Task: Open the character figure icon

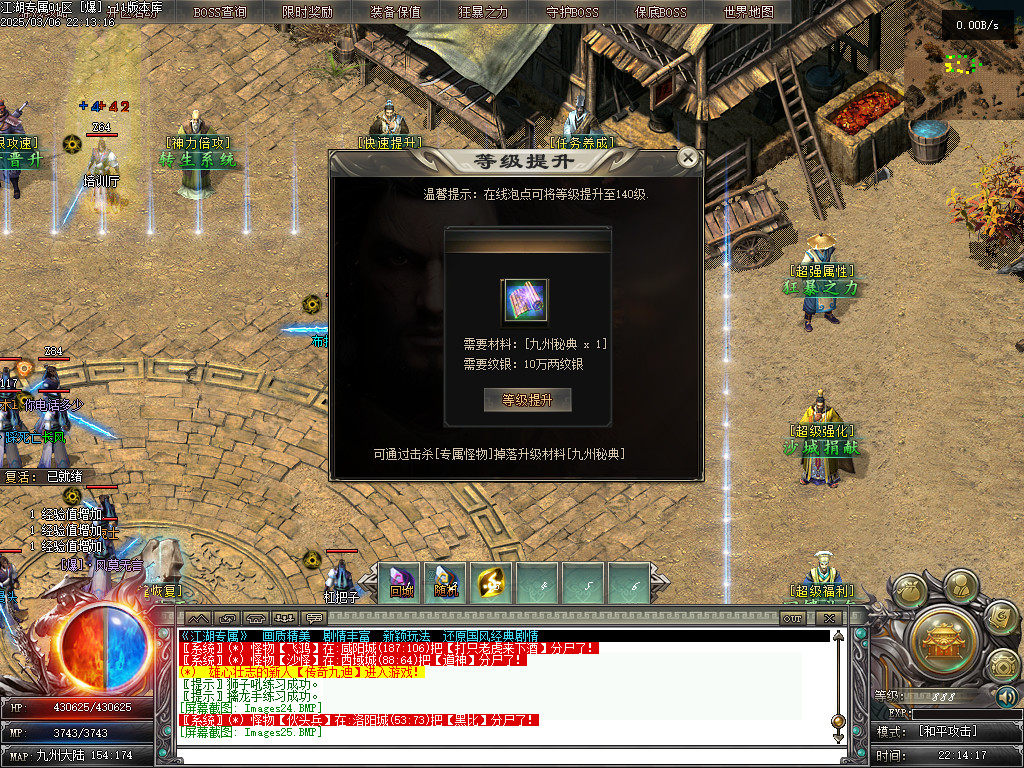Action: tap(961, 584)
